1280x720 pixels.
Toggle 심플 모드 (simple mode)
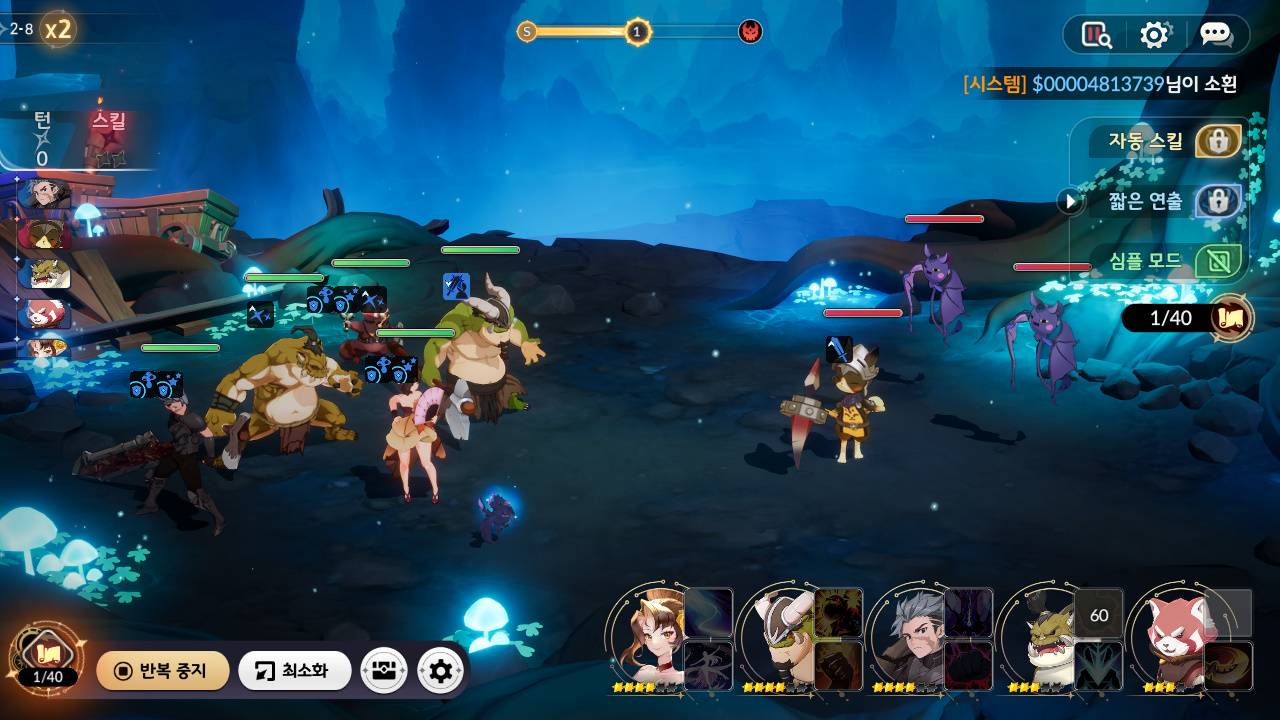click(1217, 261)
